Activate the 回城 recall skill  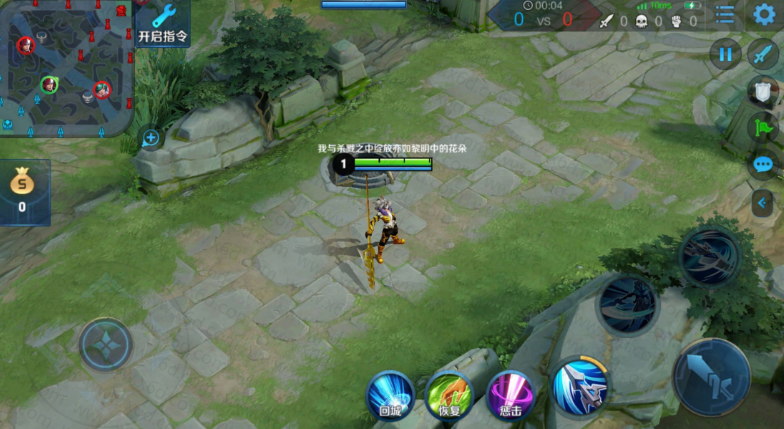(390, 393)
